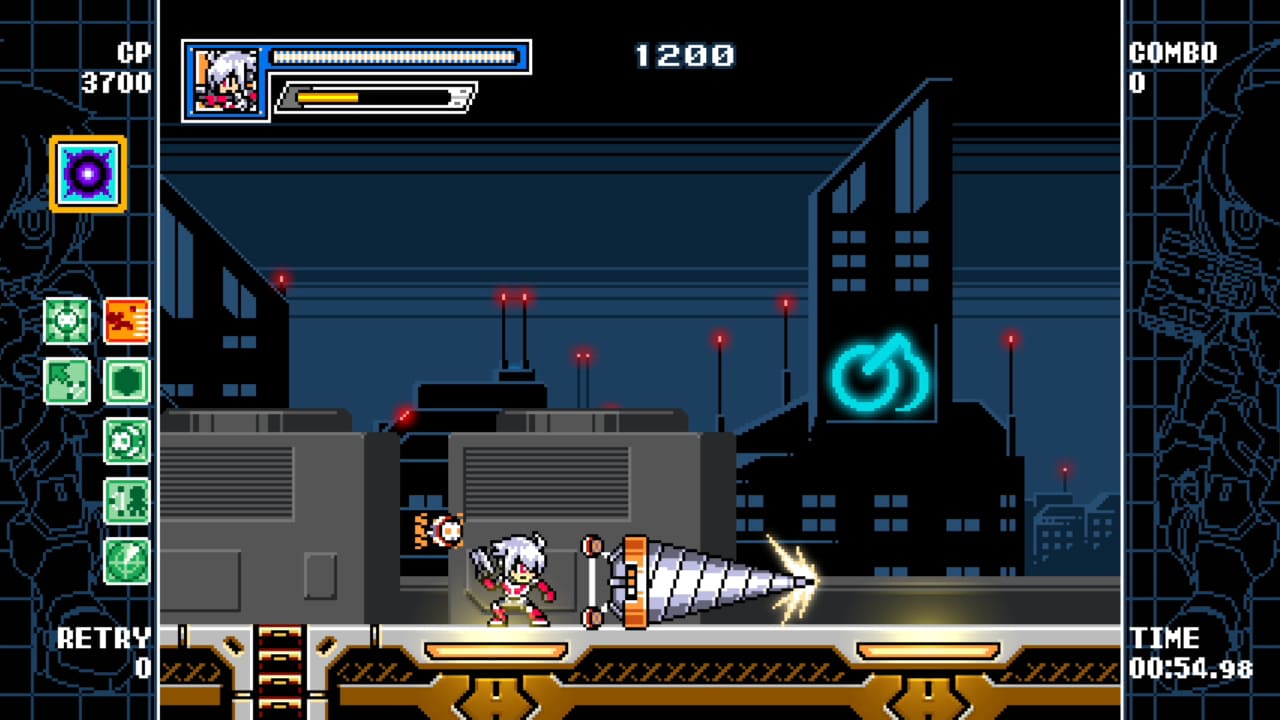This screenshot has width=1280, height=720.
Task: Select the diagonal arrows skill icon
Action: pyautogui.click(x=67, y=381)
